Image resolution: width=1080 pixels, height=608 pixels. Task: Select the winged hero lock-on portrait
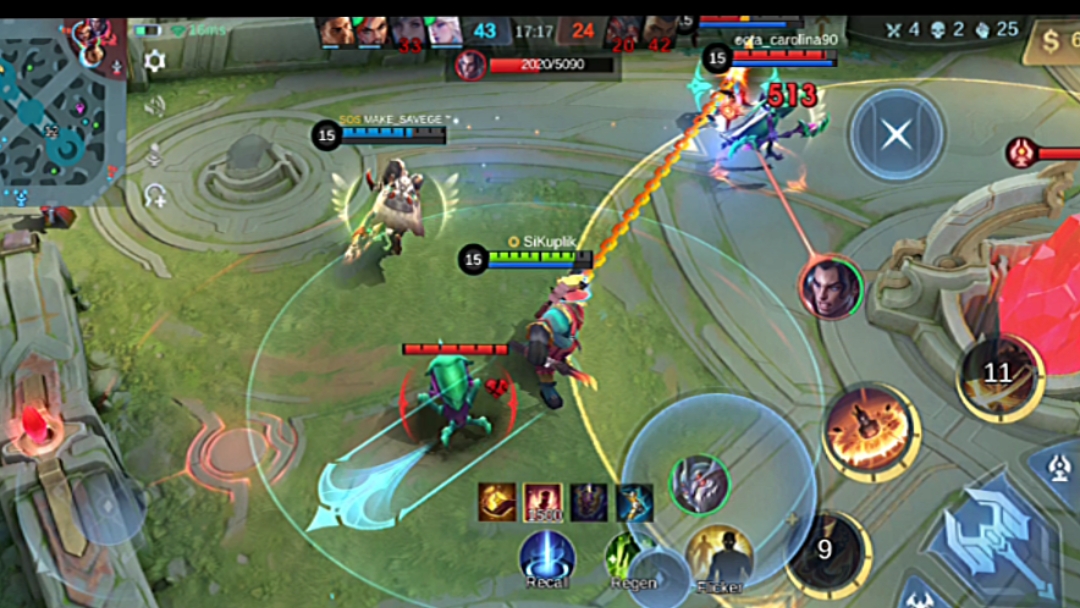click(699, 485)
